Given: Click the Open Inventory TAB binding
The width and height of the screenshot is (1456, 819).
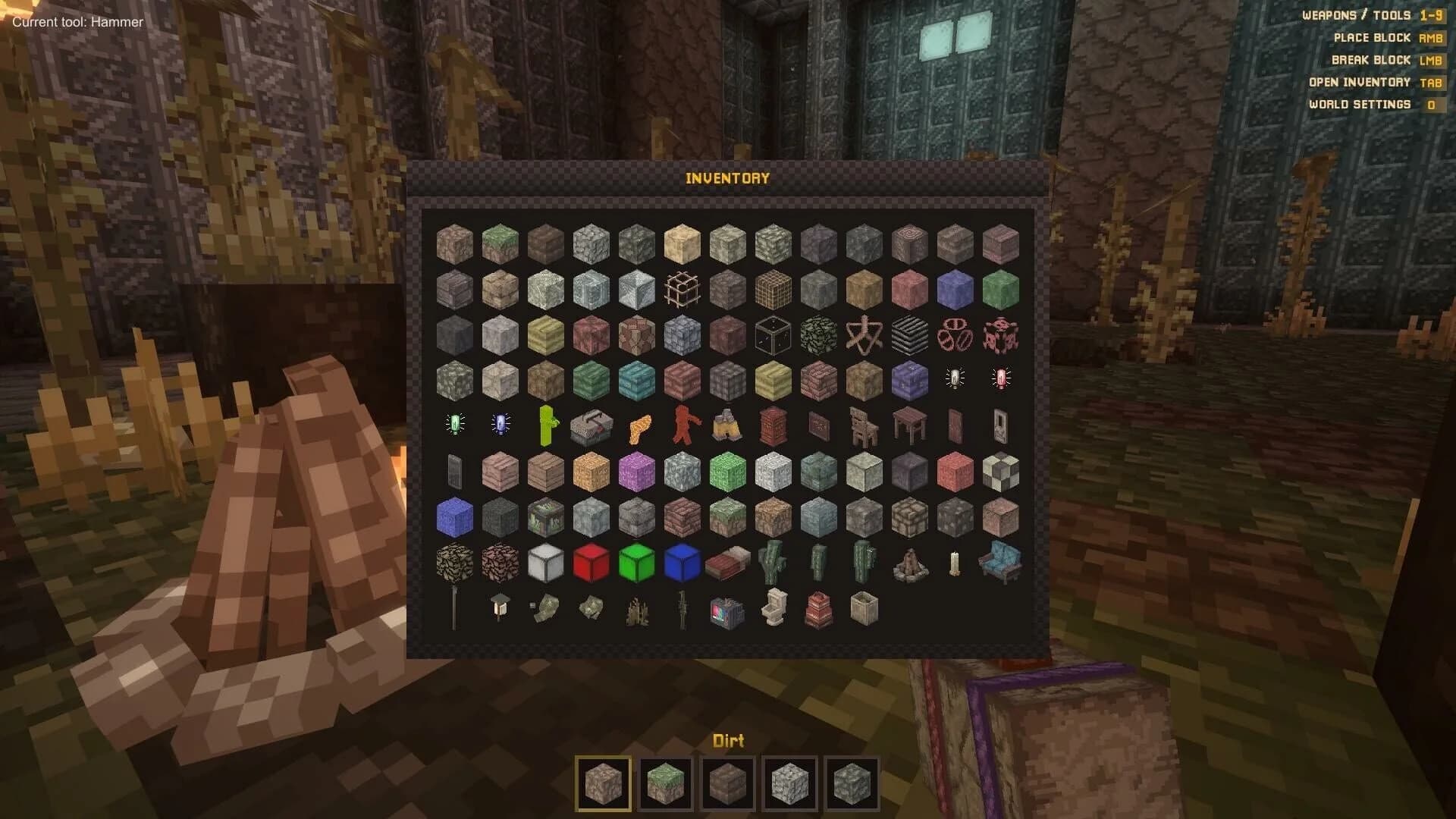Looking at the screenshot, I should [x=1432, y=83].
